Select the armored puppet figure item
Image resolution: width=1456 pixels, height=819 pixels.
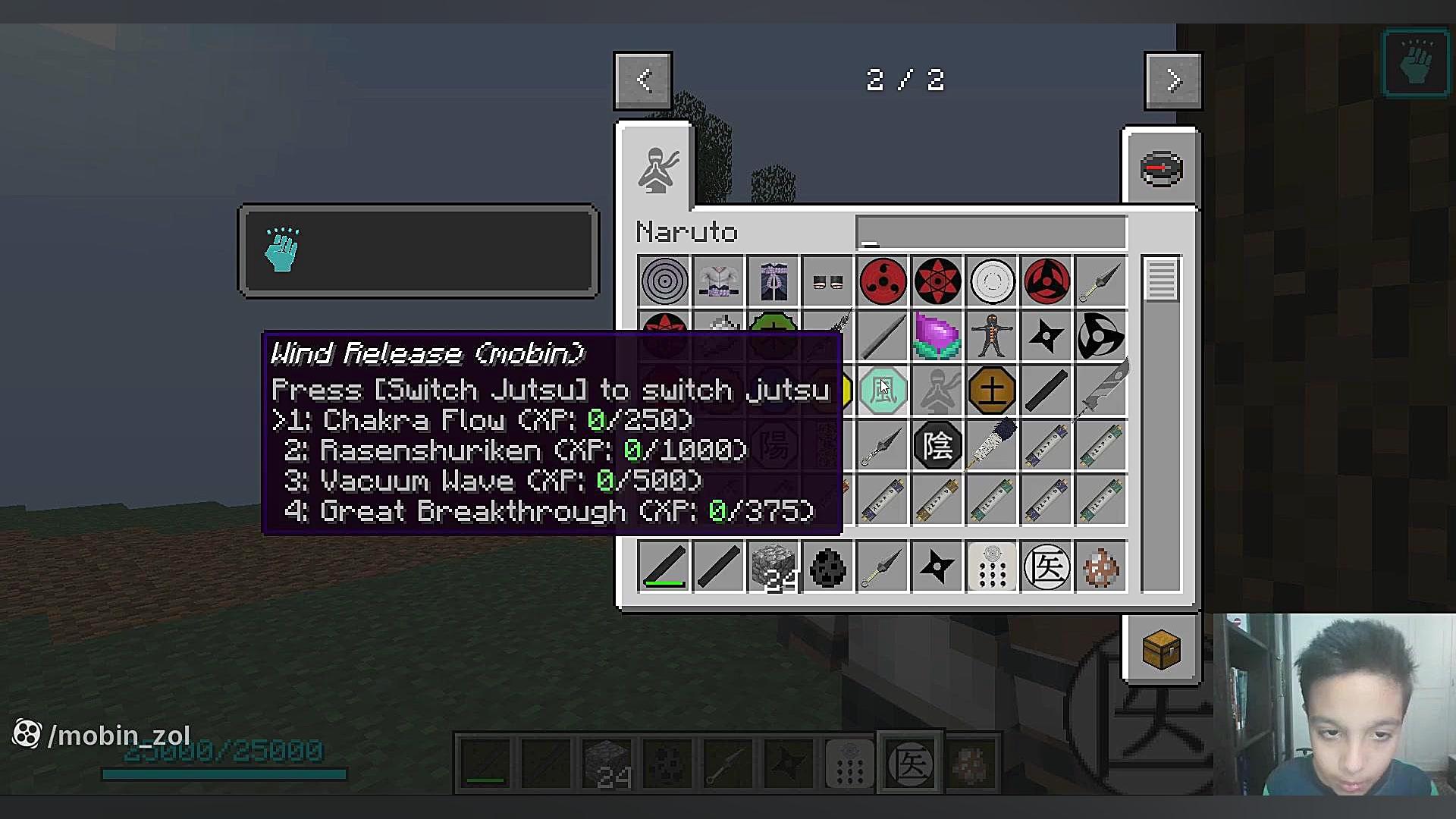(992, 336)
